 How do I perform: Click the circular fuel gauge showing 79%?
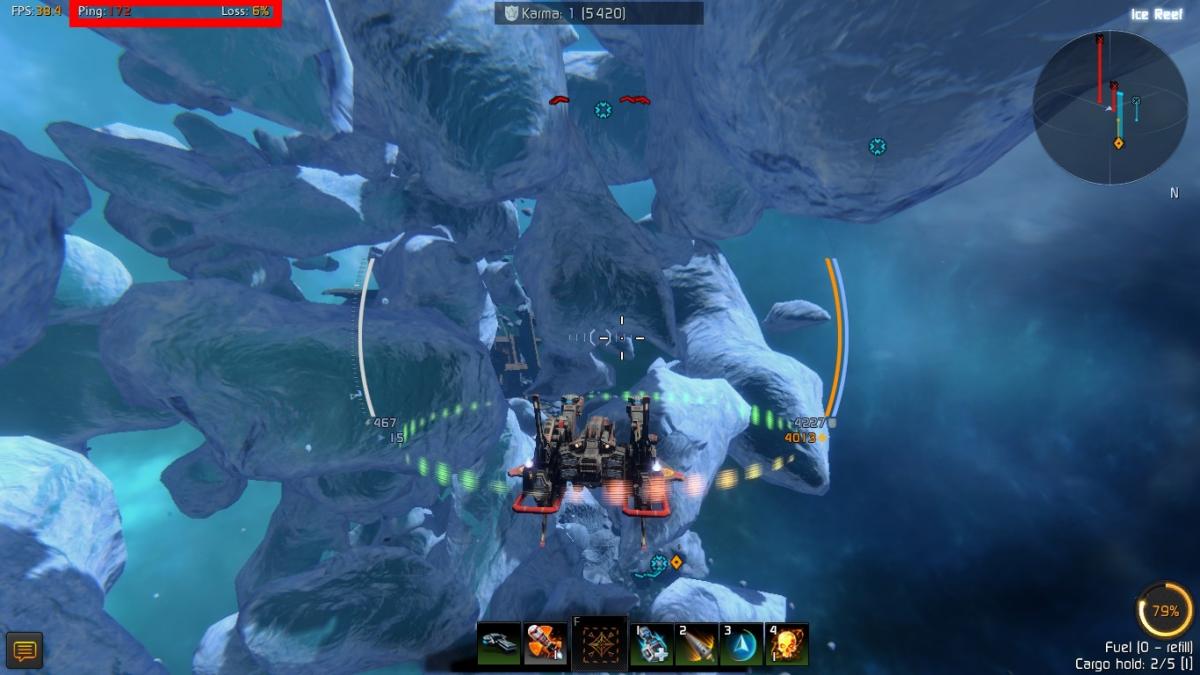pos(1165,610)
